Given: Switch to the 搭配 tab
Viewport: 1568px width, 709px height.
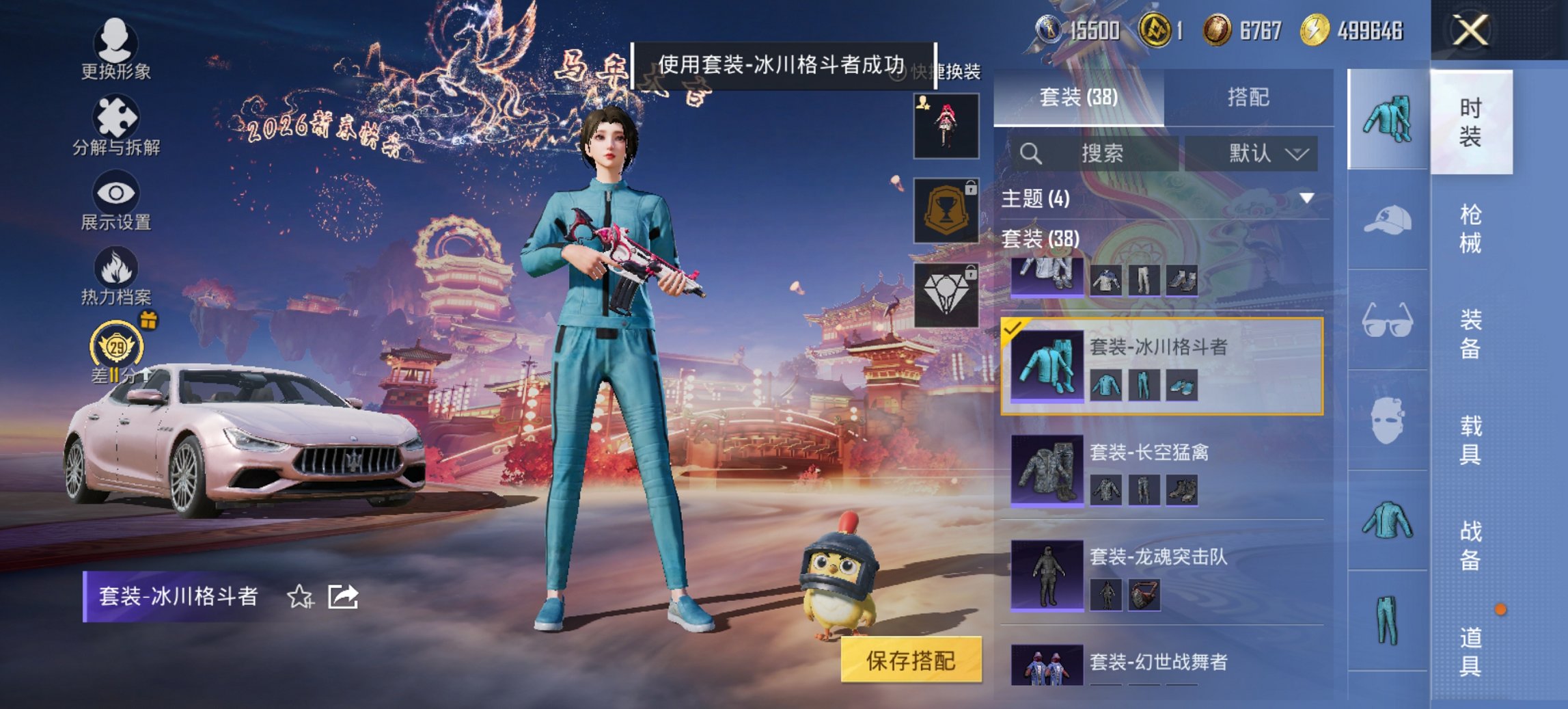Looking at the screenshot, I should click(1257, 96).
